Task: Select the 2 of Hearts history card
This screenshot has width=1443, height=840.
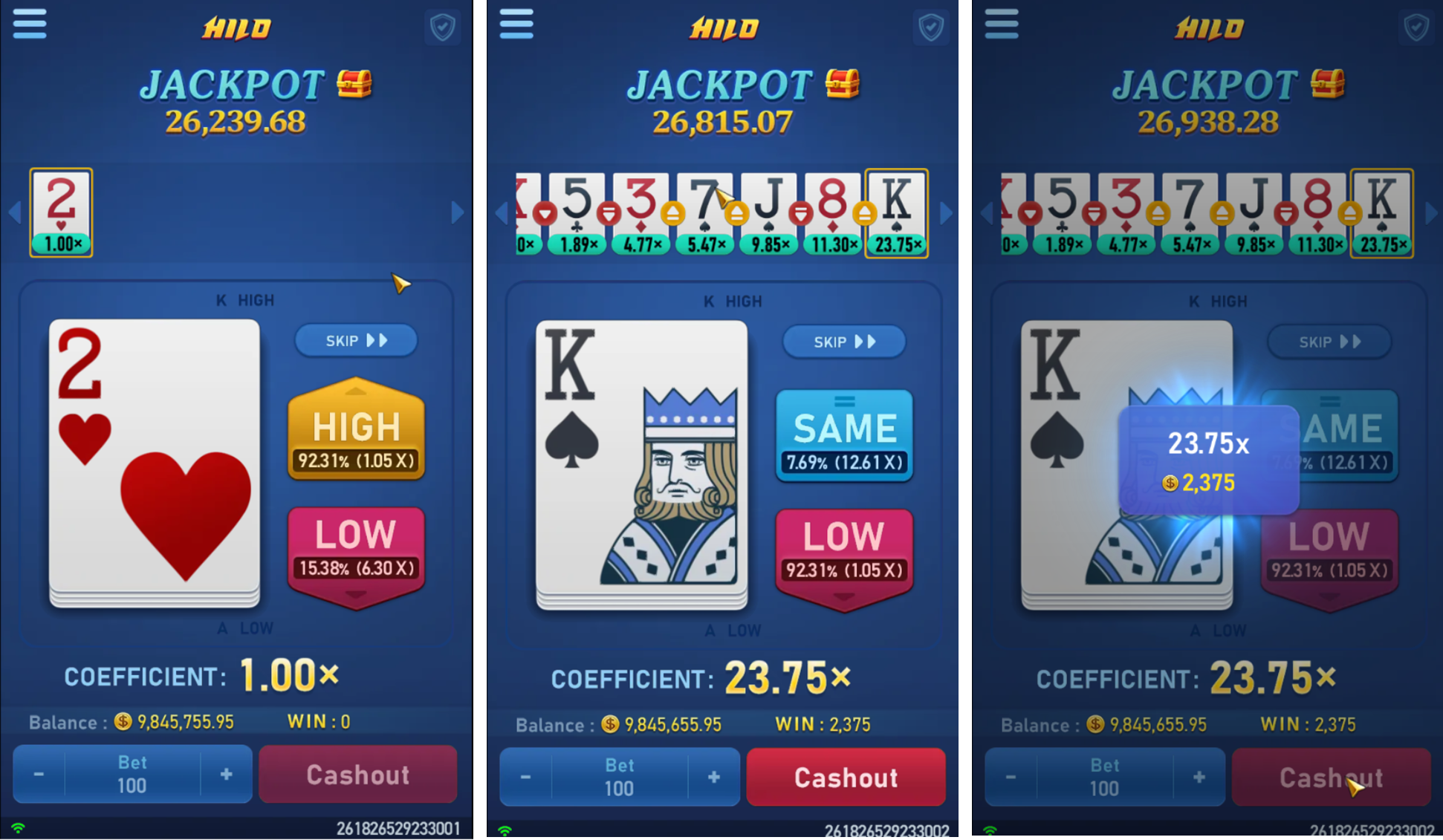Action: click(61, 213)
